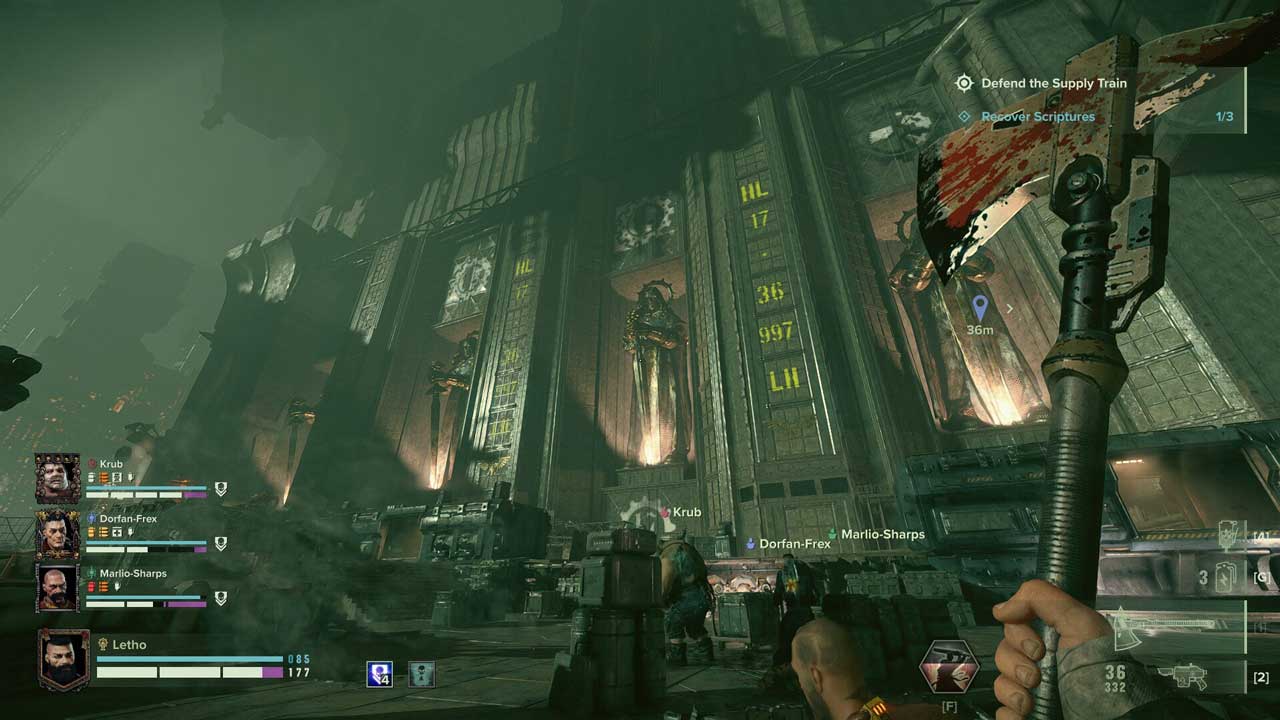Viewport: 1280px width, 720px height.
Task: Click Dorfan-Frex's floating nameplate
Action: (794, 544)
